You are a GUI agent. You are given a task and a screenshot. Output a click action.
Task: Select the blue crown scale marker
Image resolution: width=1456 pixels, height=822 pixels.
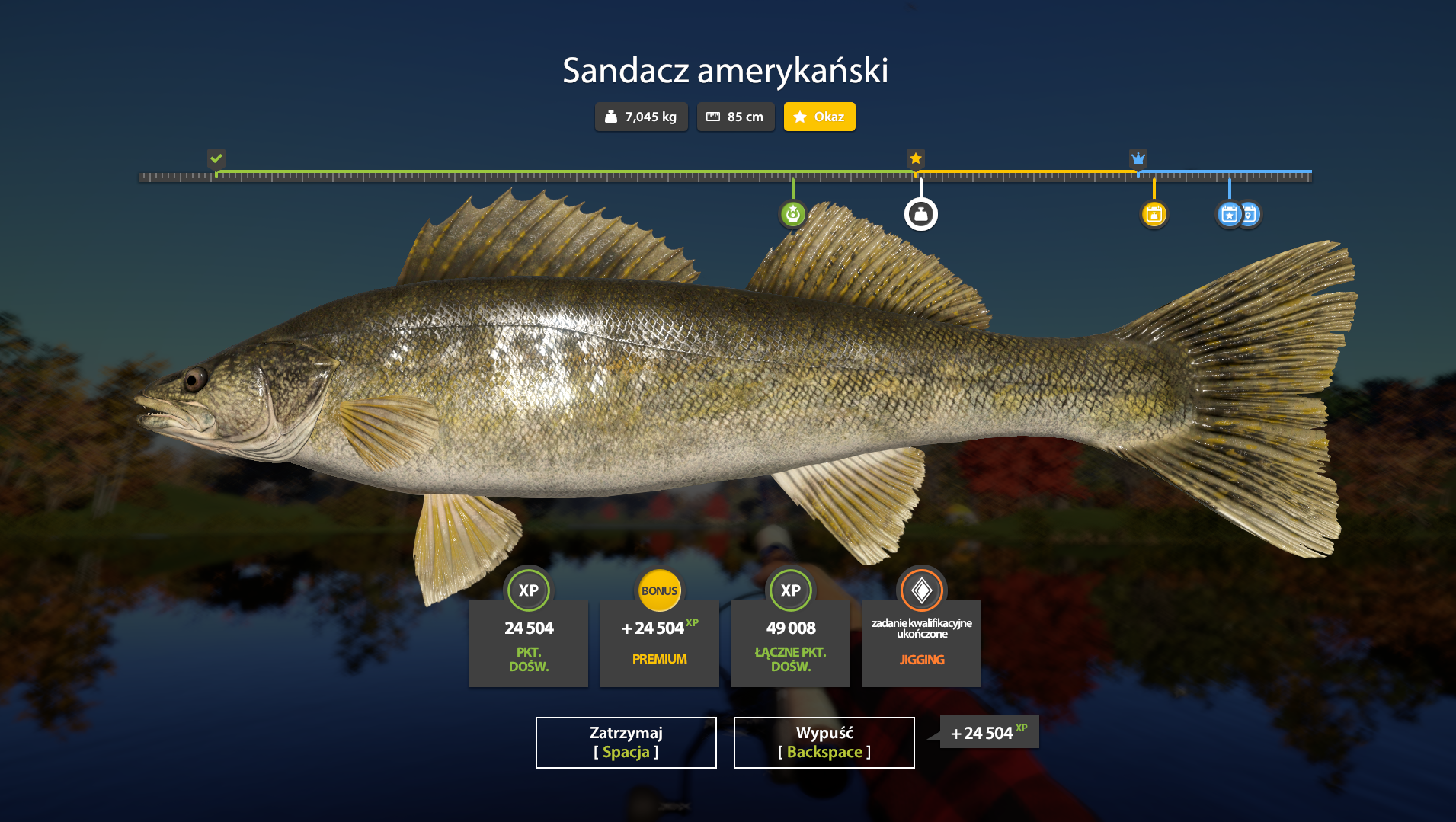pyautogui.click(x=1138, y=158)
